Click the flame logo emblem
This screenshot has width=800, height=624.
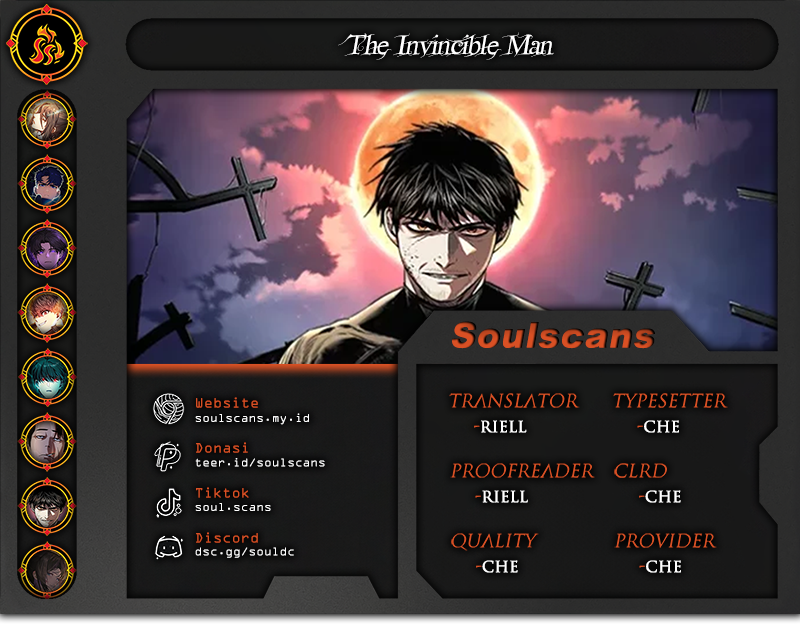45,46
